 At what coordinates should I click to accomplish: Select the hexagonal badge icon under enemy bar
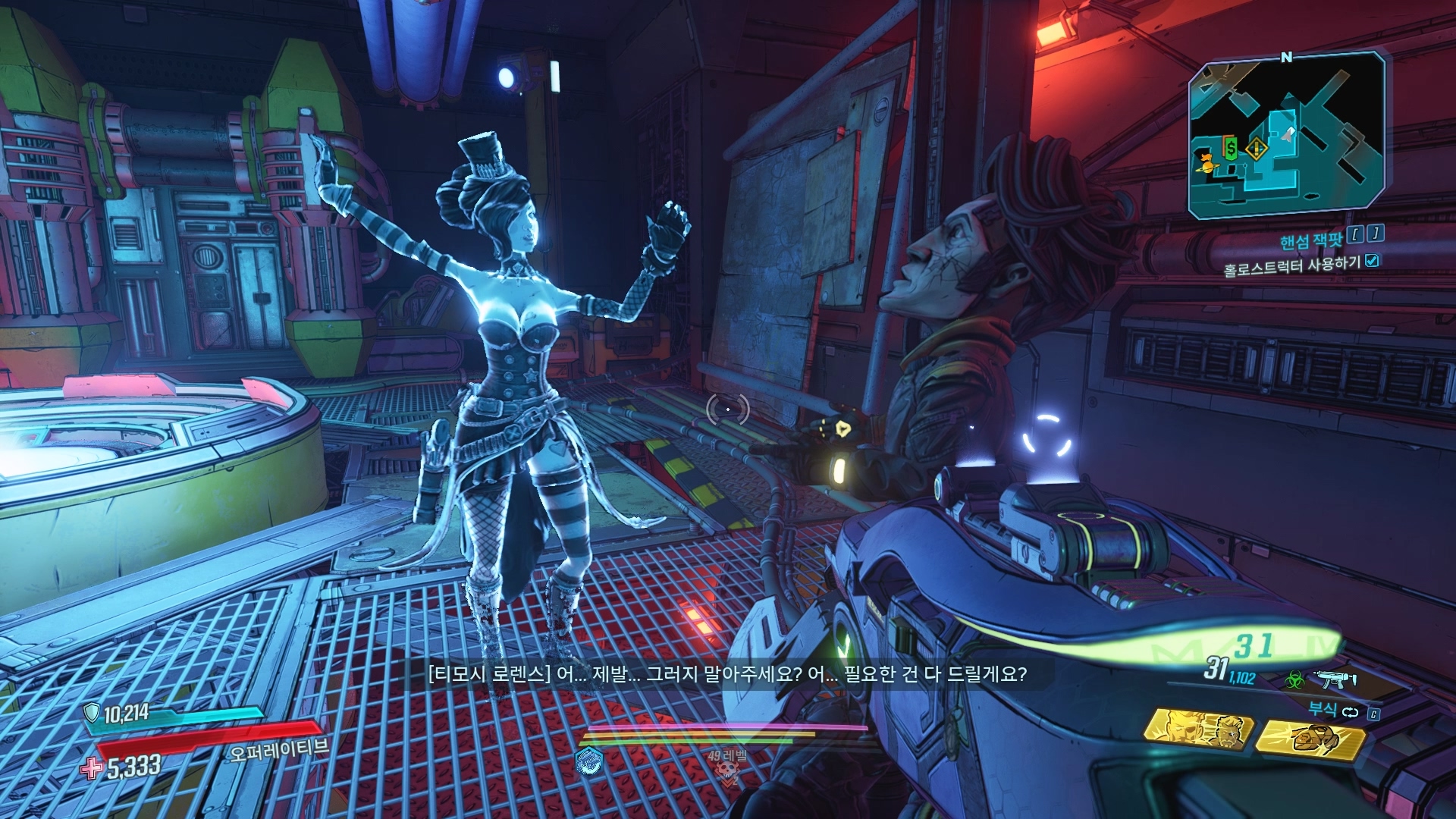(x=589, y=760)
